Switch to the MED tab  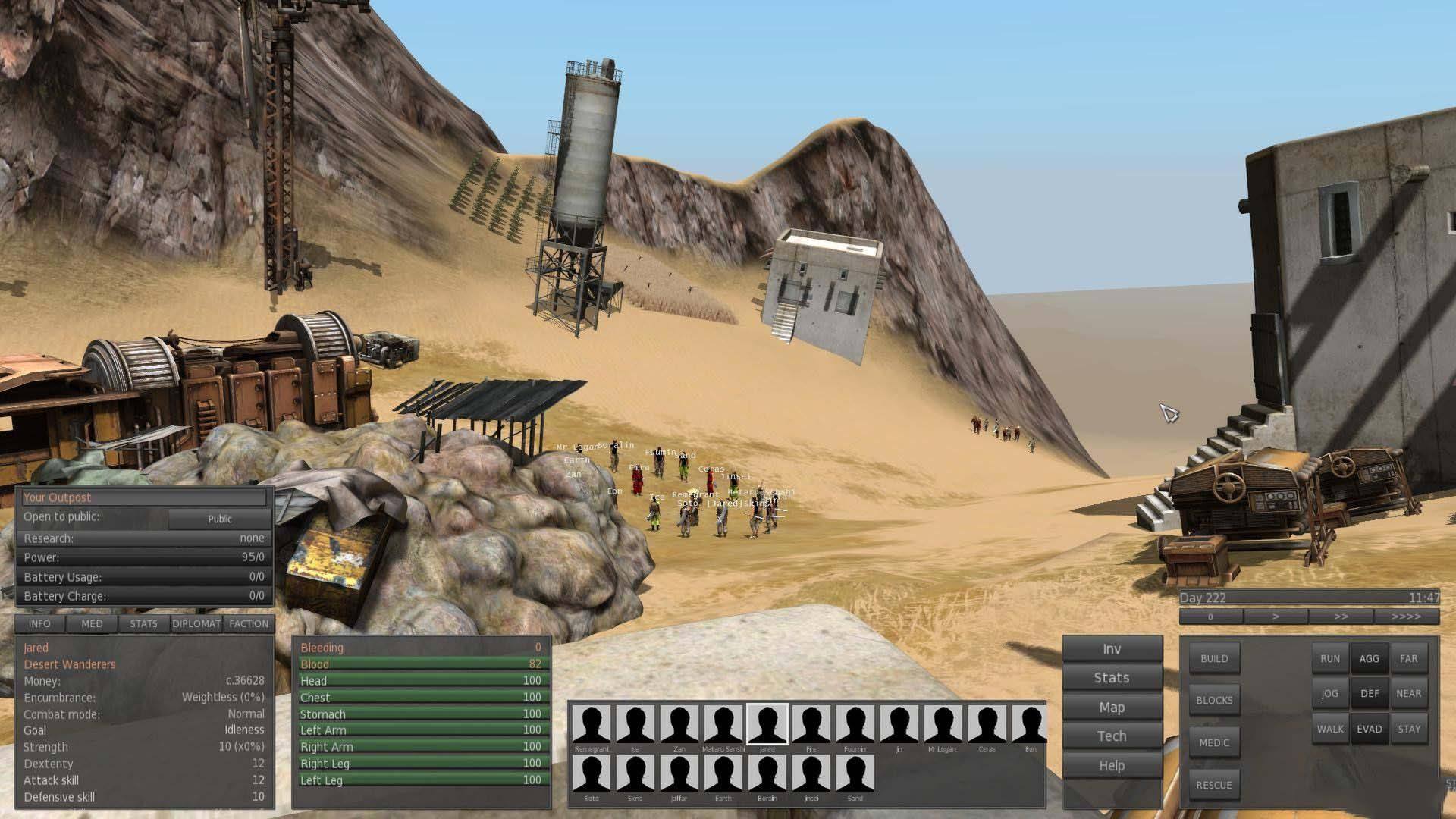(x=92, y=623)
